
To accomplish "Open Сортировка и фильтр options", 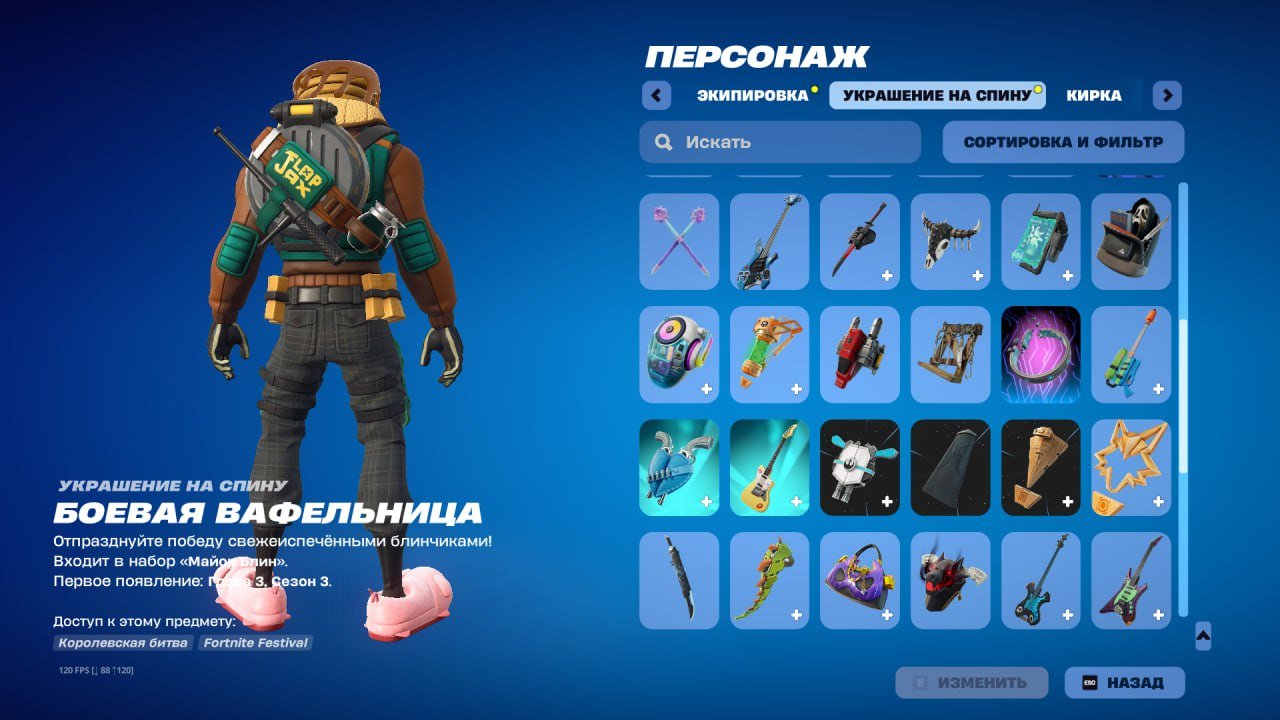I will coord(1062,141).
